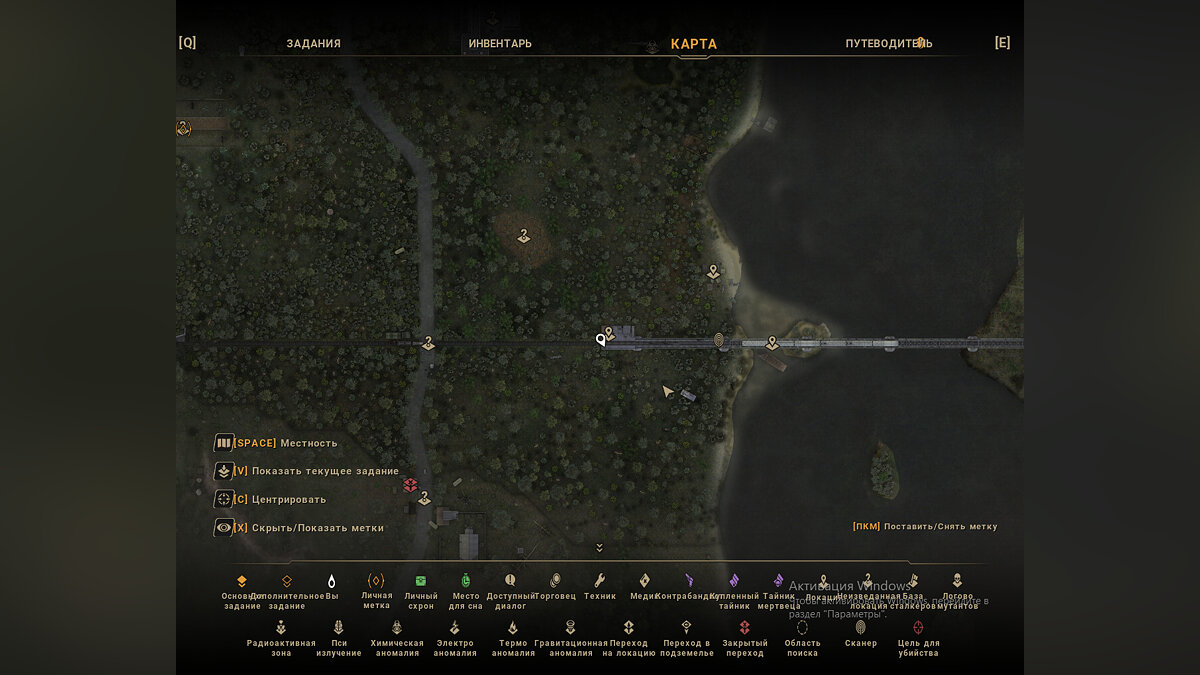The height and width of the screenshot is (675, 1200).
Task: Select the Термо аномалия legend icon
Action: [512, 628]
